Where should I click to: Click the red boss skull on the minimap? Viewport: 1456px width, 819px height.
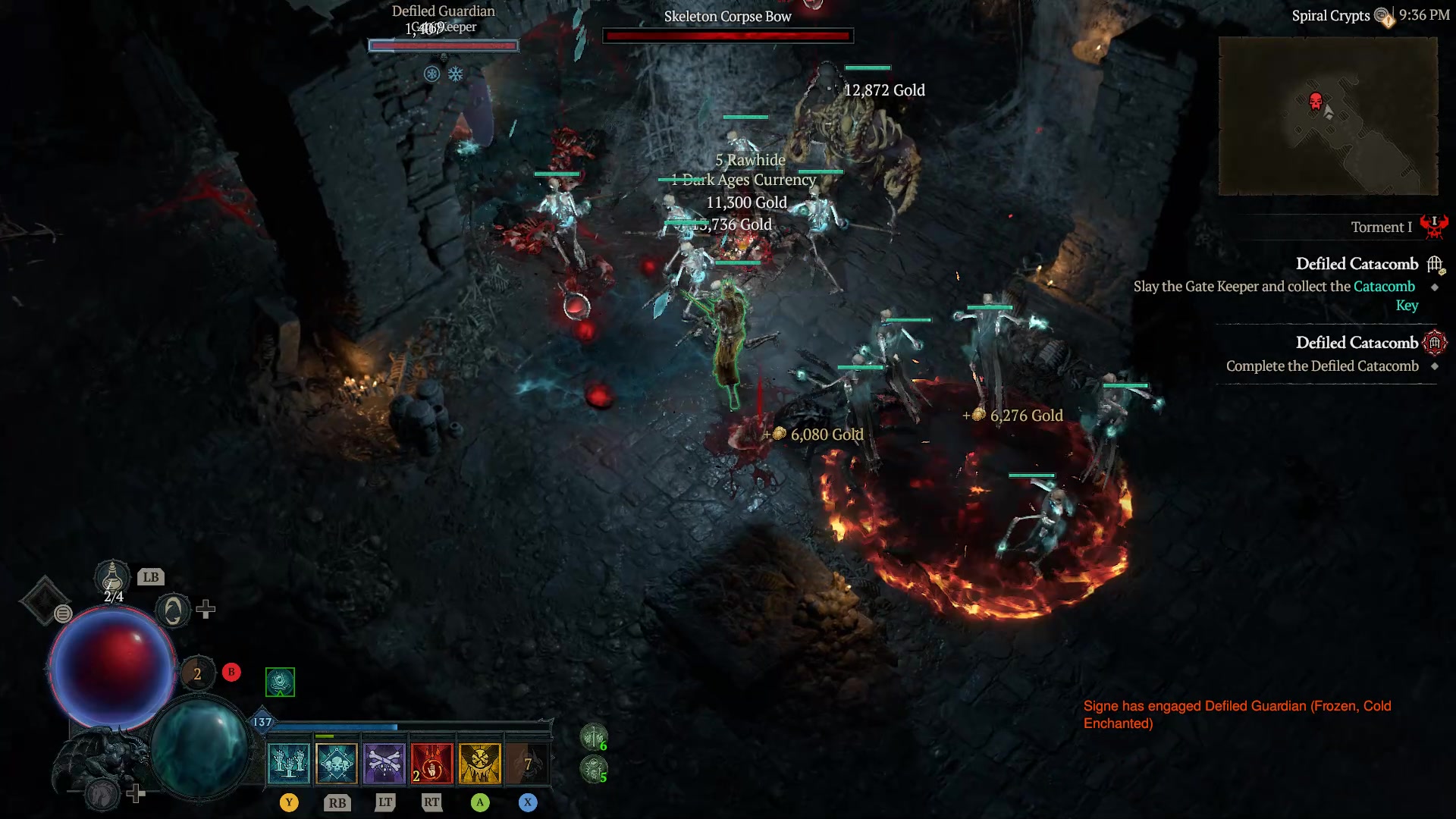click(1316, 99)
